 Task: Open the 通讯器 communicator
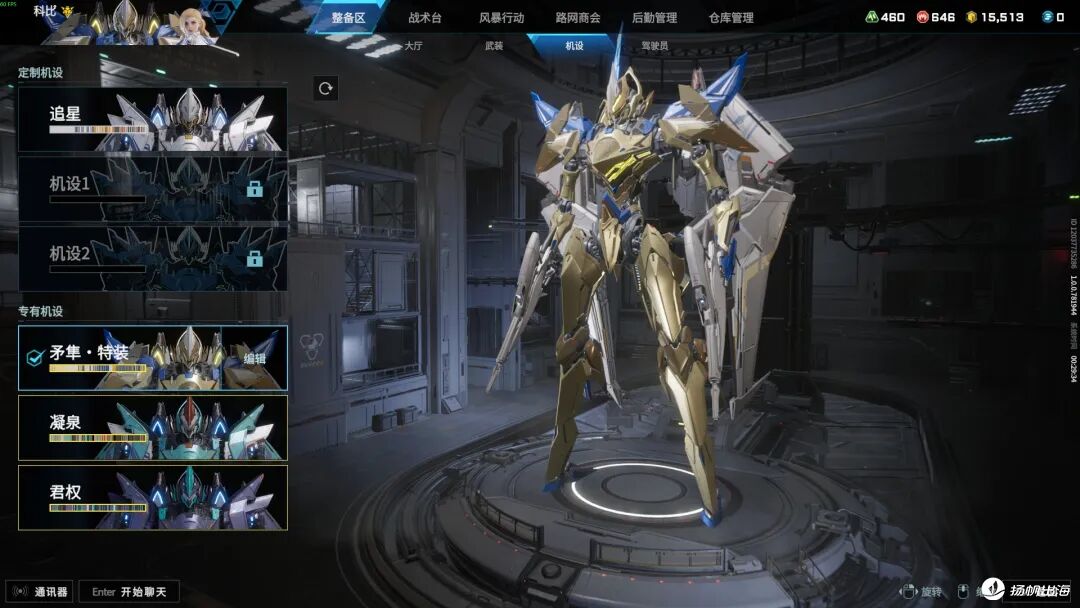[x=40, y=592]
